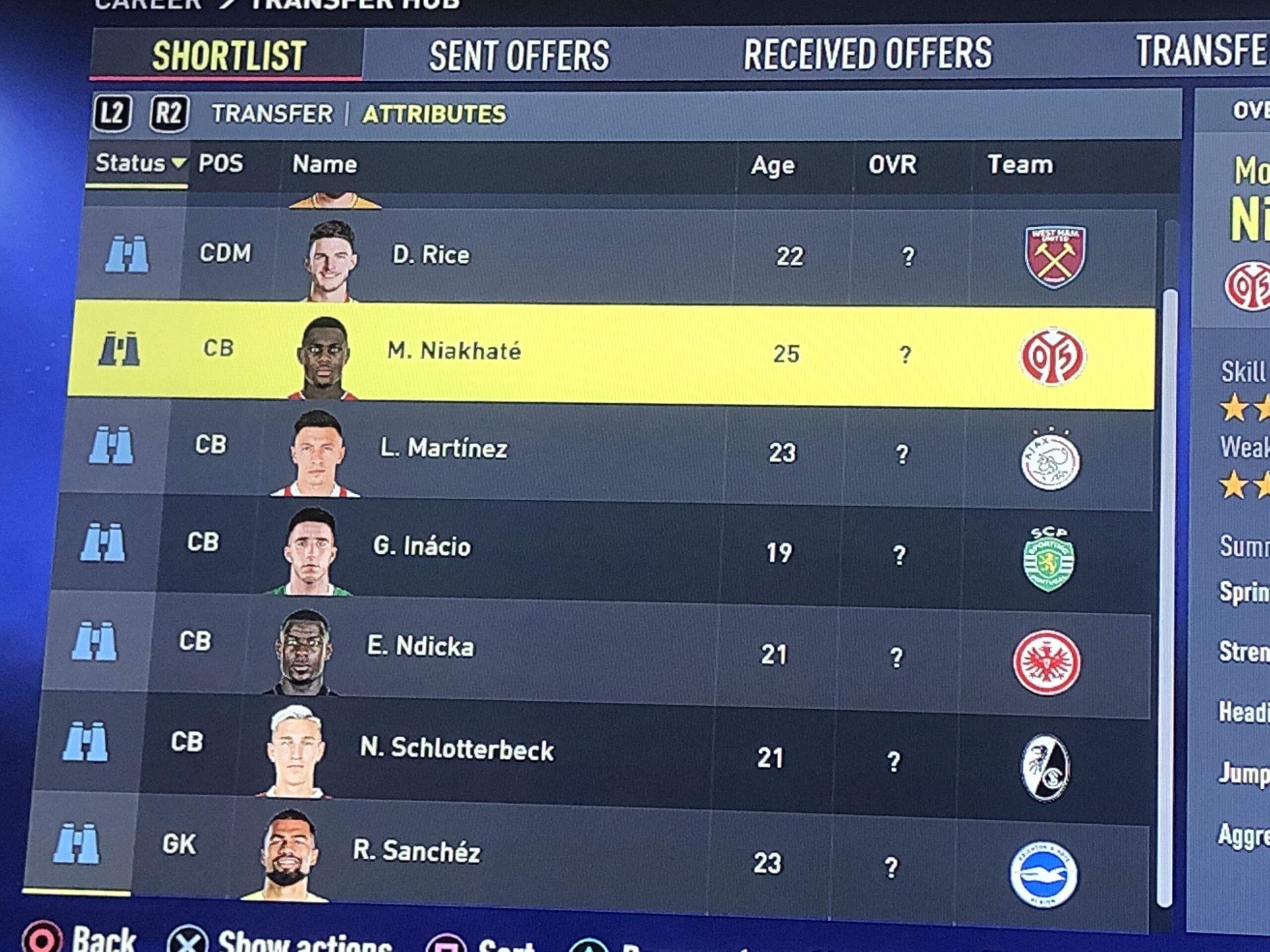This screenshot has width=1270, height=952.
Task: Choose N. Schlotterbeck's player row
Action: 456,749
